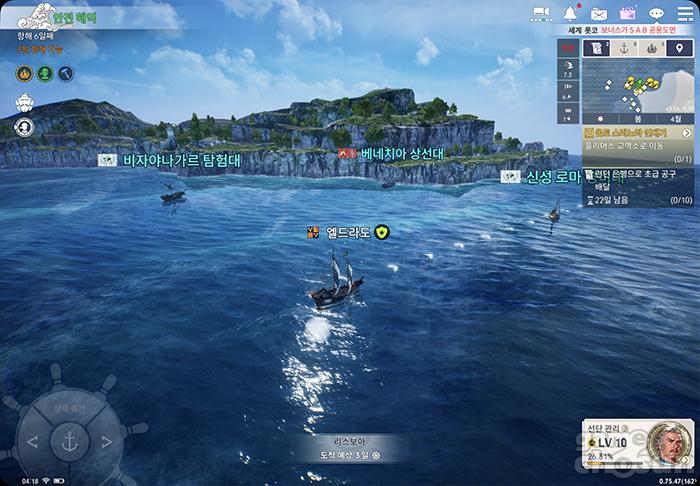Image resolution: width=700 pixels, height=486 pixels.
Task: Click the hammer repair status icon
Action: pyautogui.click(x=64, y=73)
